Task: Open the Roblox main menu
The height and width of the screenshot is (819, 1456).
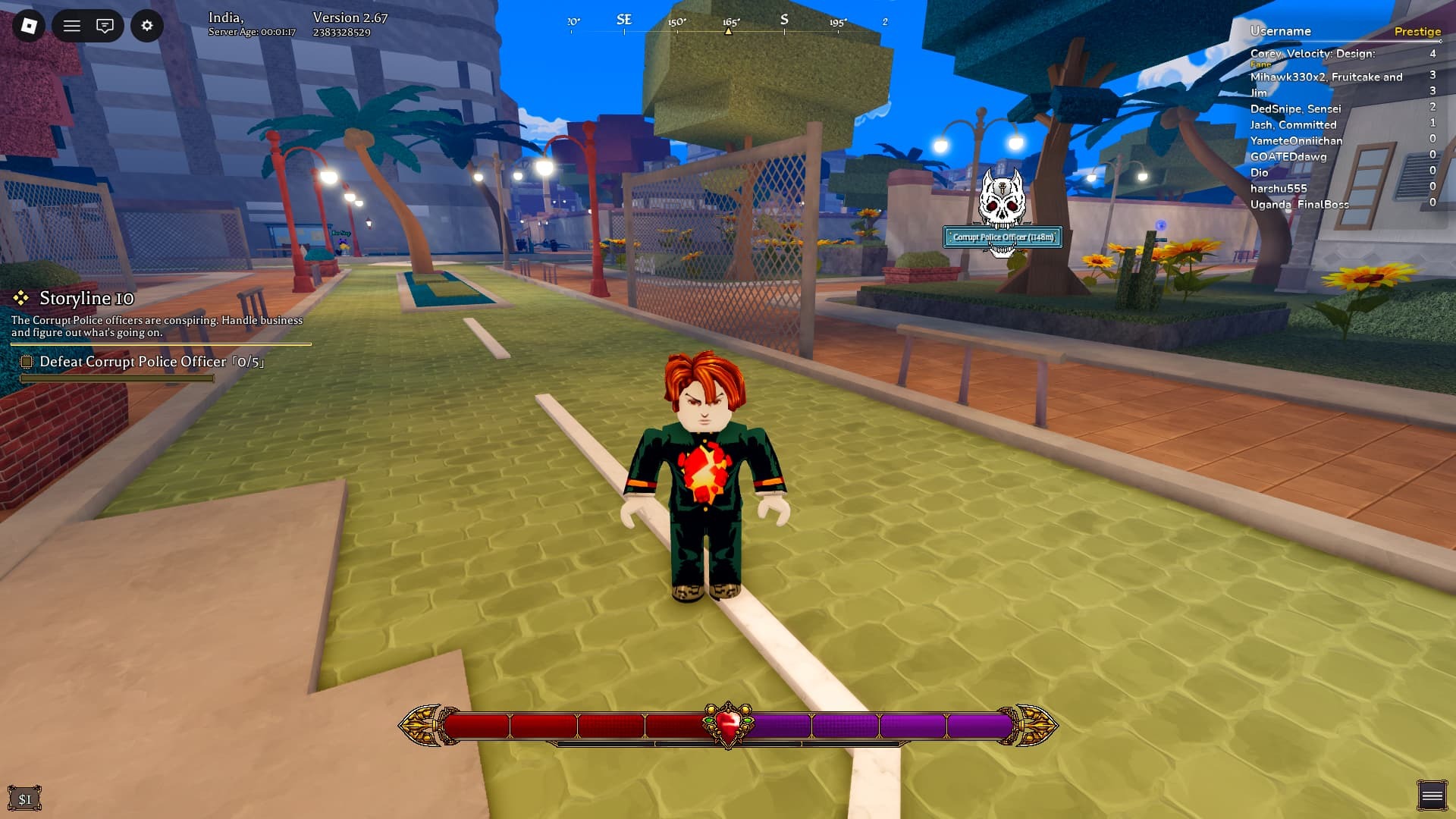Action: 29,26
